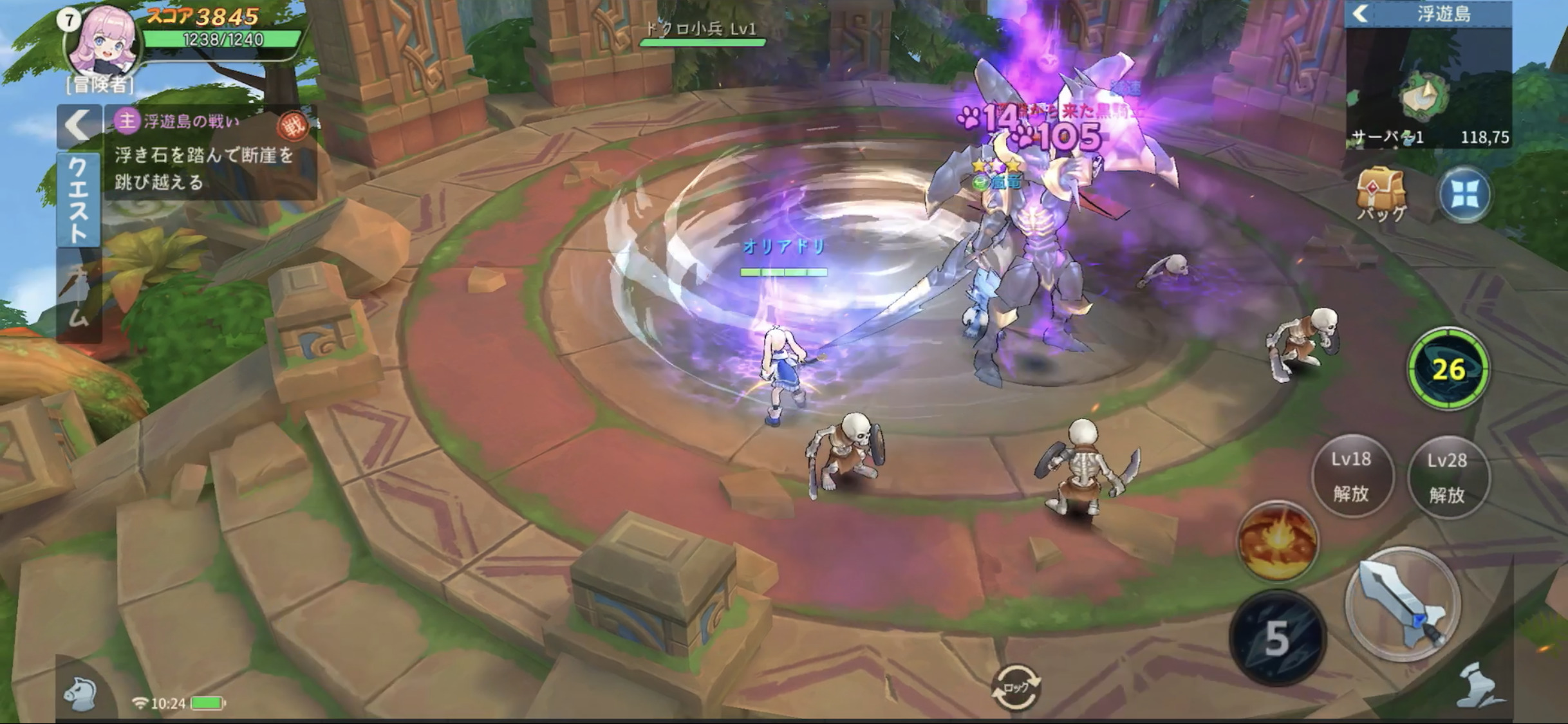Click the 浮遊島 minimap
Image resolution: width=1568 pixels, height=724 pixels.
tap(1428, 90)
